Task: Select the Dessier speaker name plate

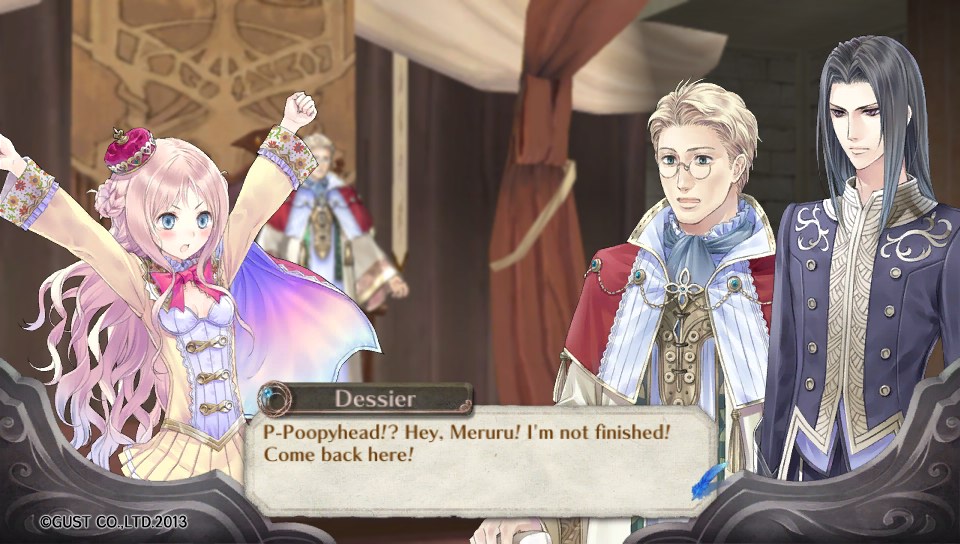Action: [x=365, y=399]
